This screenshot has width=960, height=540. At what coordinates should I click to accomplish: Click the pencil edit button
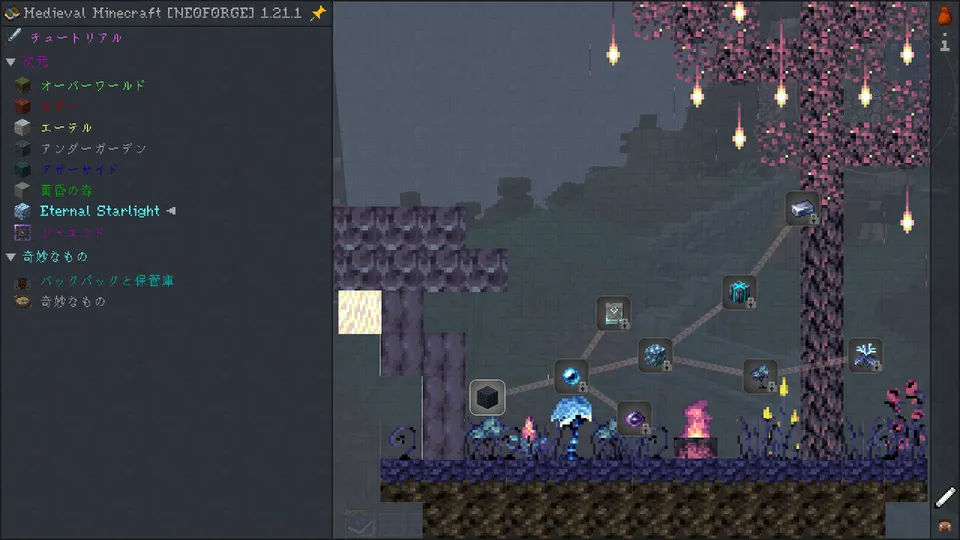click(945, 497)
